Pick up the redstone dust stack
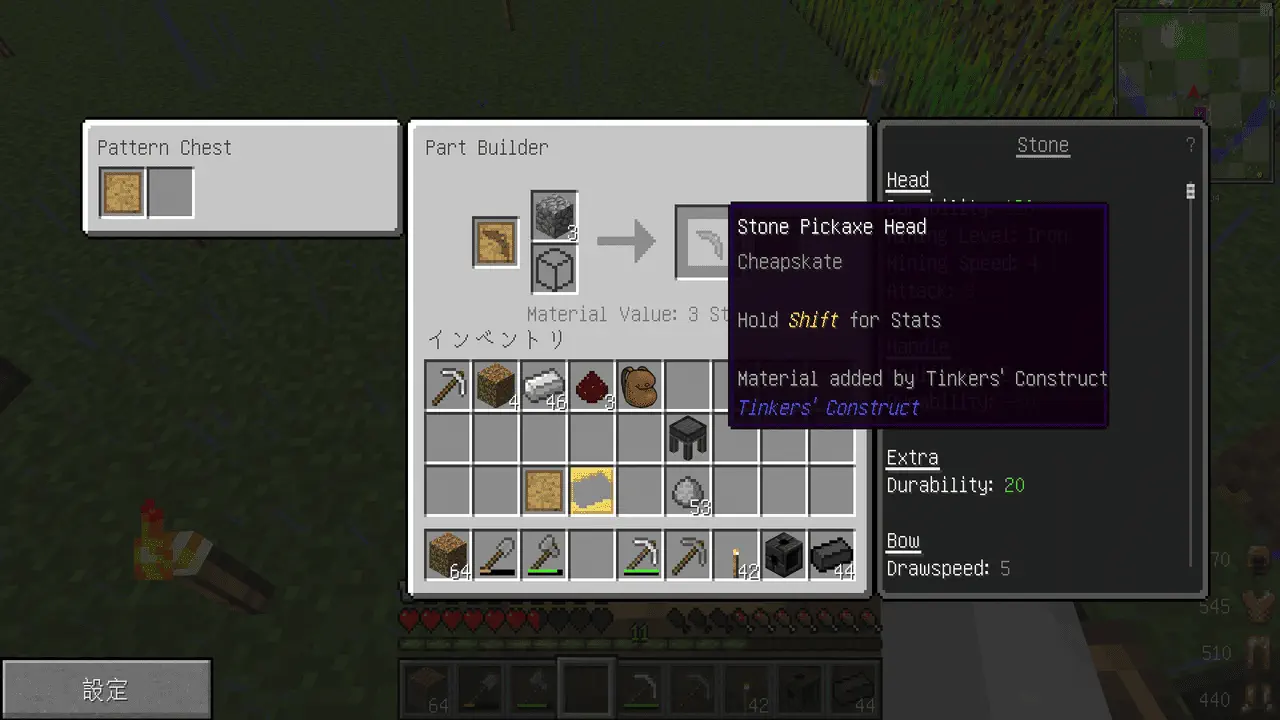1280x720 pixels. (x=592, y=385)
